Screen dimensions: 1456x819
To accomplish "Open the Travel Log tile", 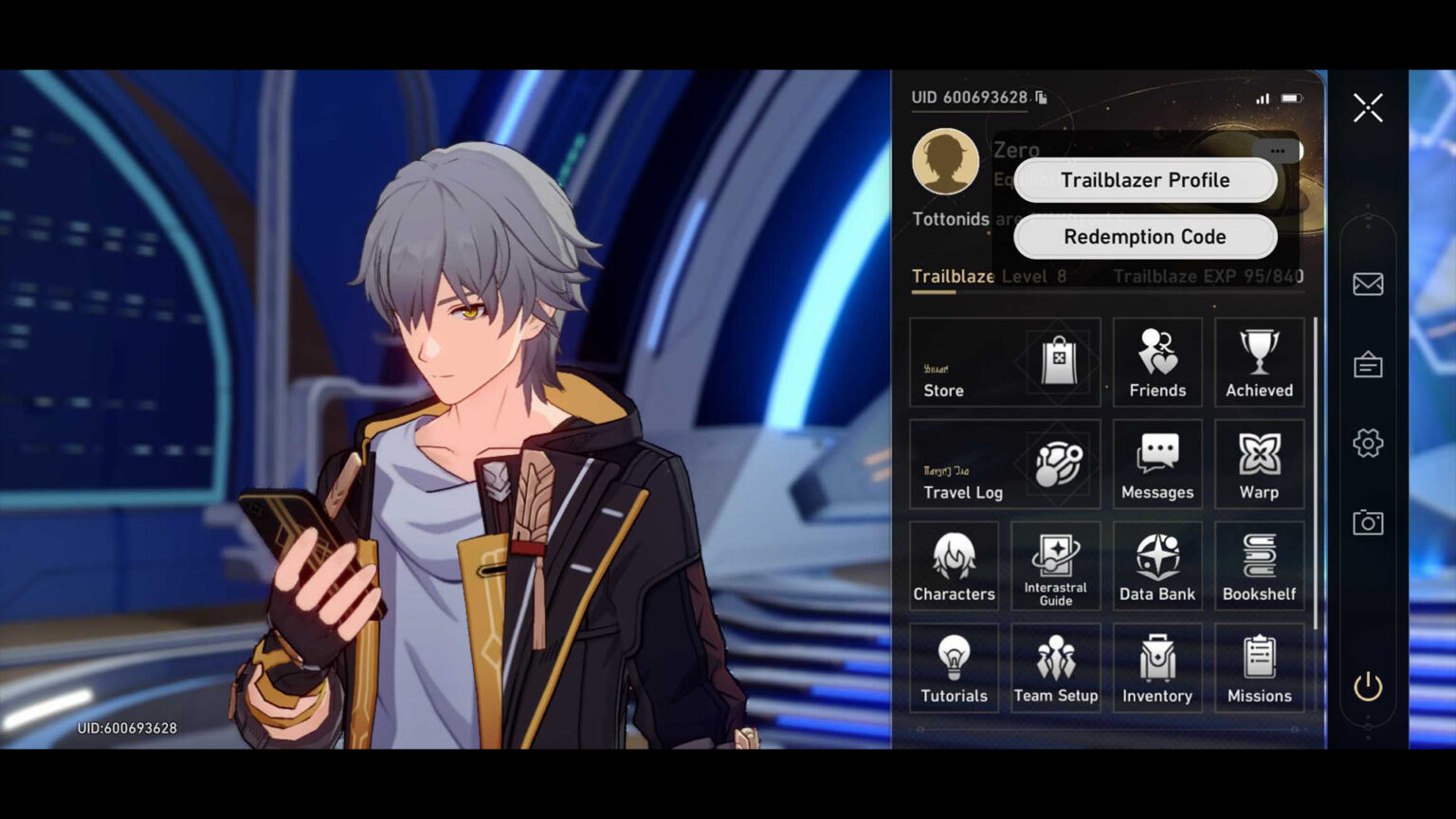I will click(x=1005, y=464).
